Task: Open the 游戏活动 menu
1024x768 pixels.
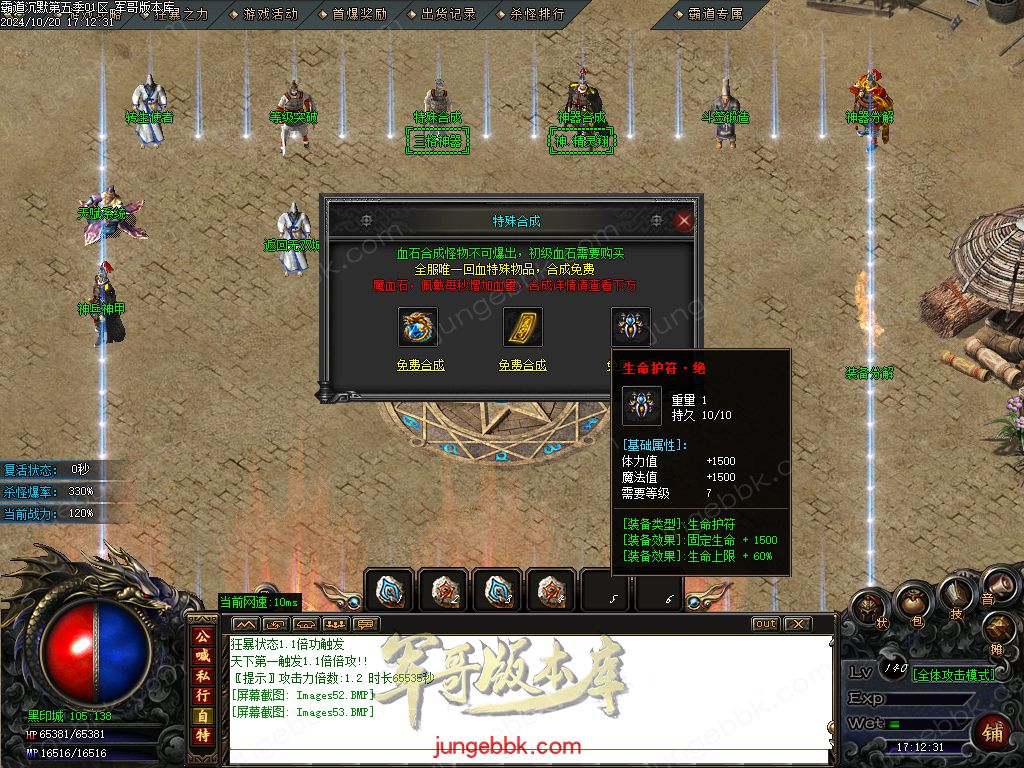Action: (270, 14)
